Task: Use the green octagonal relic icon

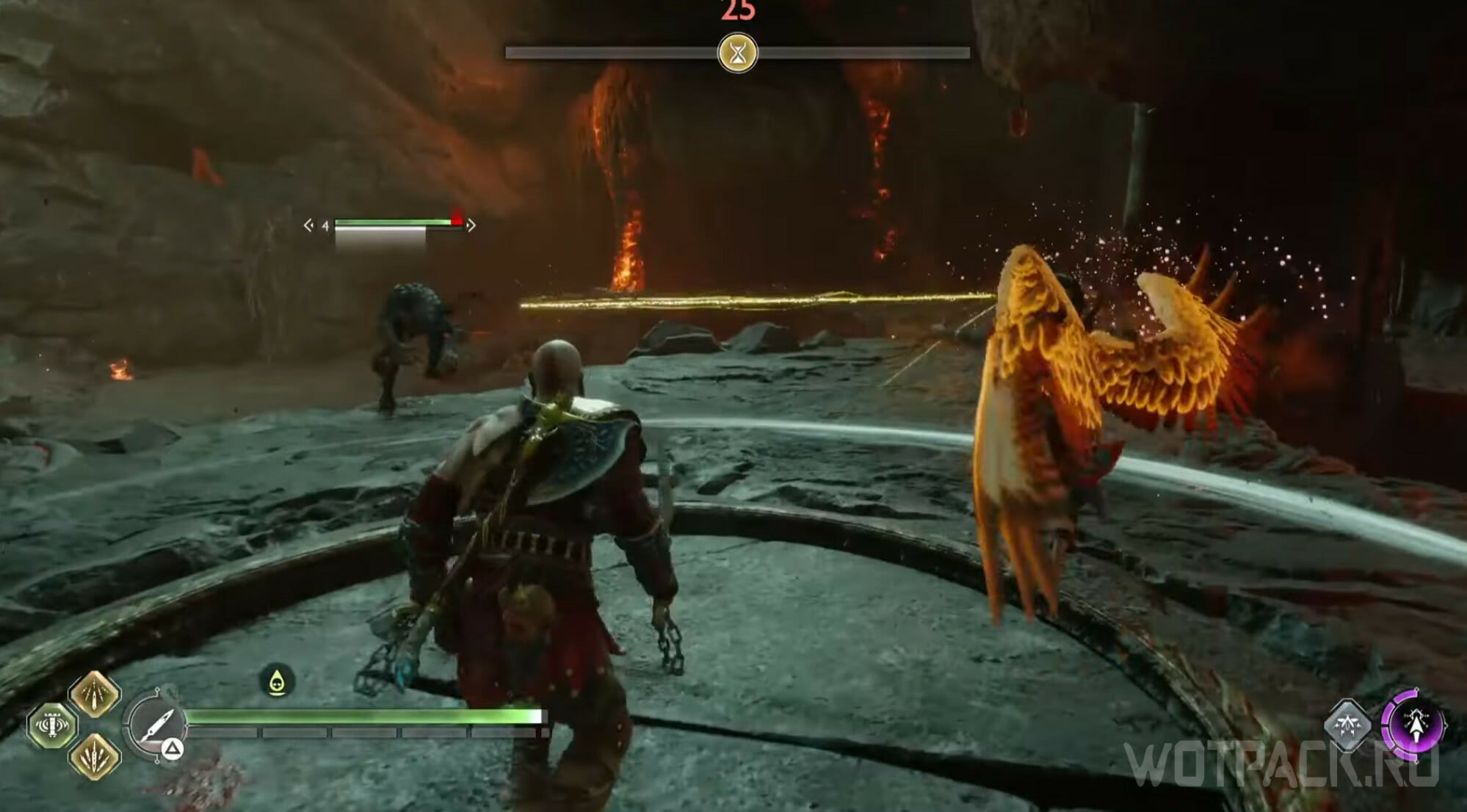Action: [52, 726]
